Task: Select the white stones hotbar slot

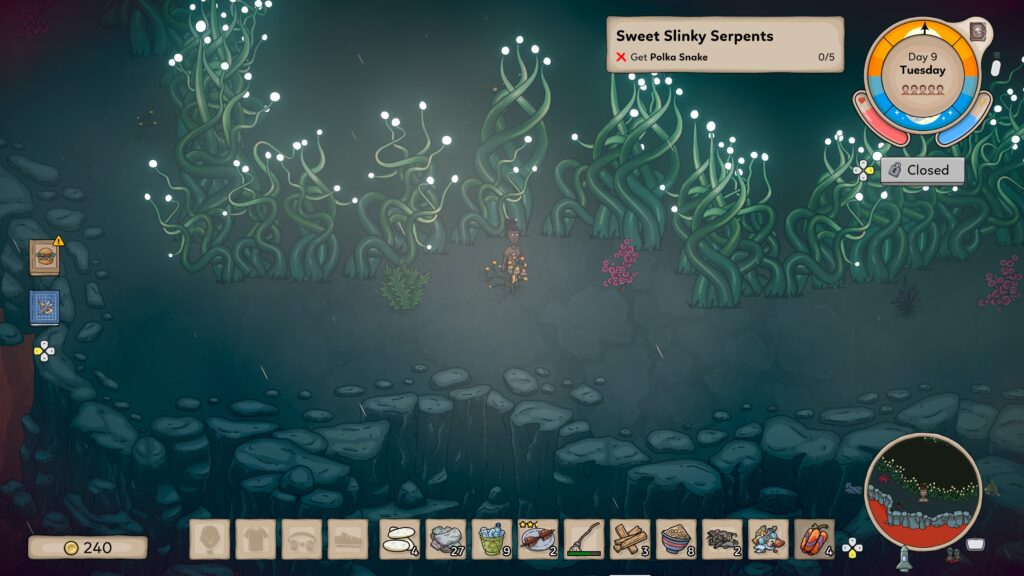Action: tap(399, 539)
